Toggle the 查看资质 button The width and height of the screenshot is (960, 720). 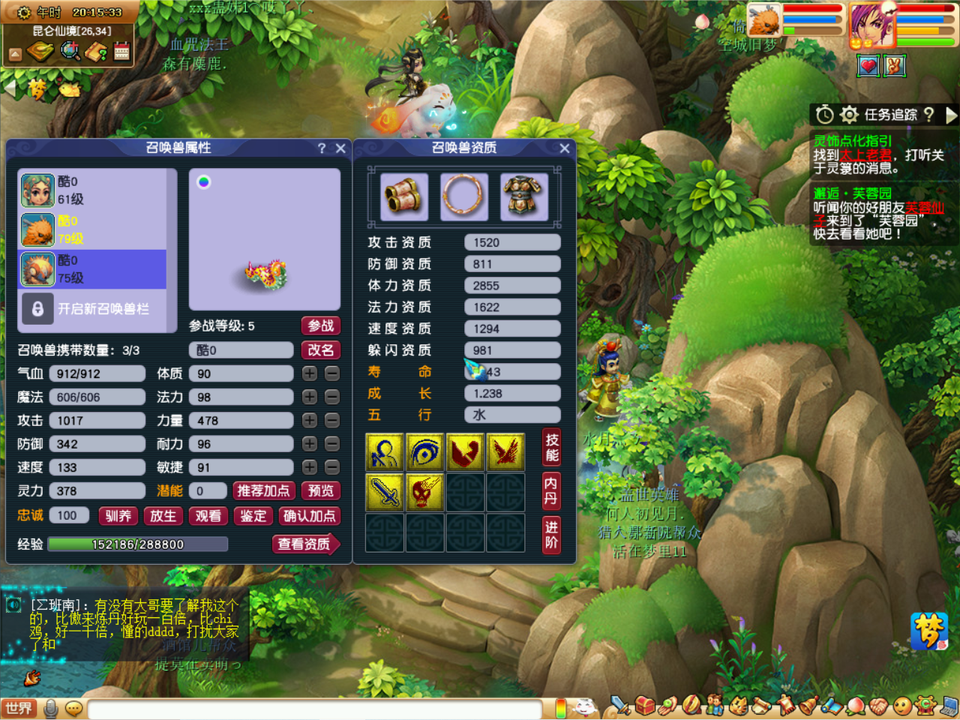coord(304,544)
